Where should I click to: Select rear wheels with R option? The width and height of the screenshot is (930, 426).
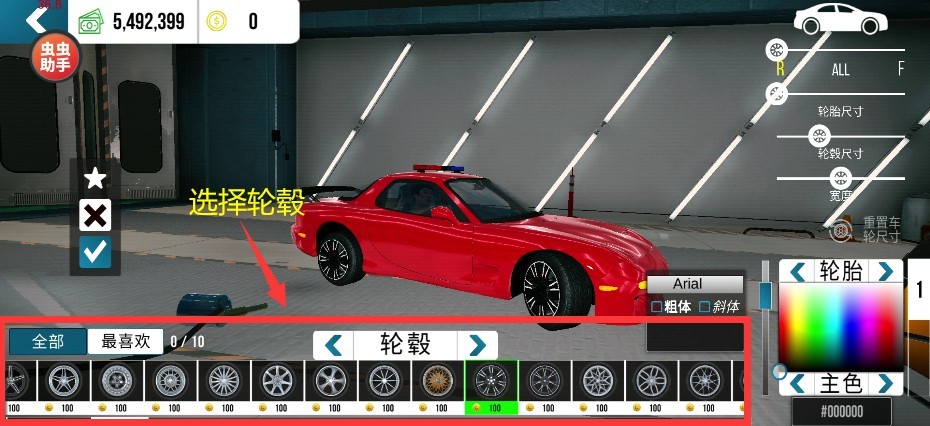780,69
